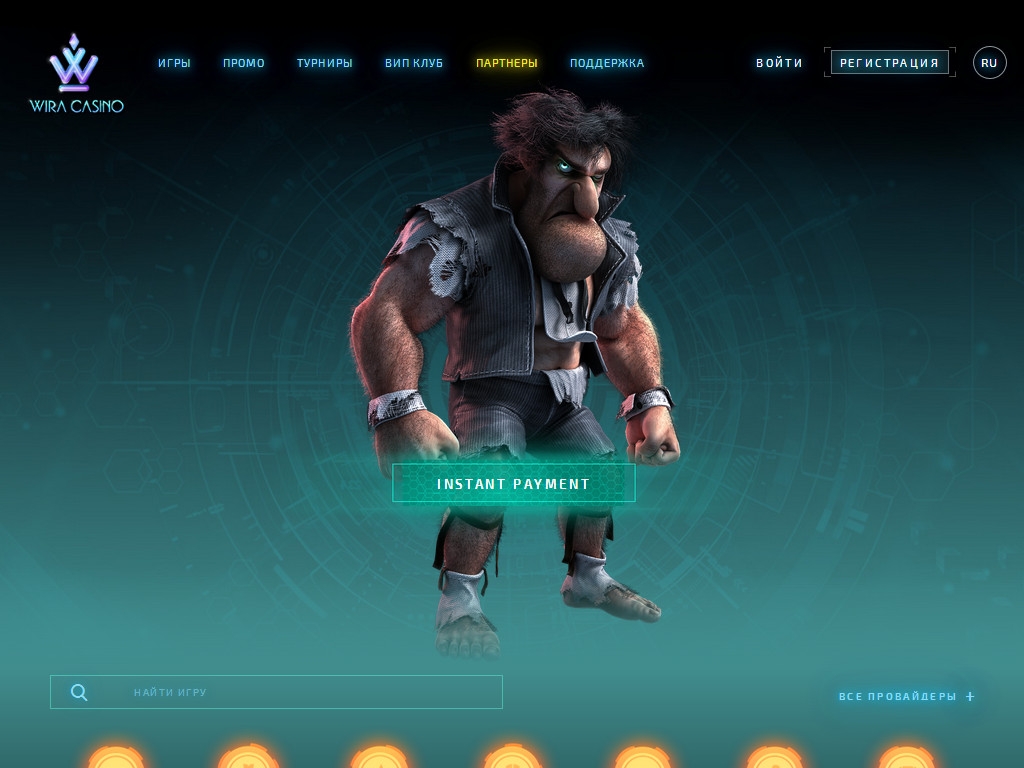Focus the НАЙТИ ИГРУ search field
The image size is (1024, 768).
(300, 692)
